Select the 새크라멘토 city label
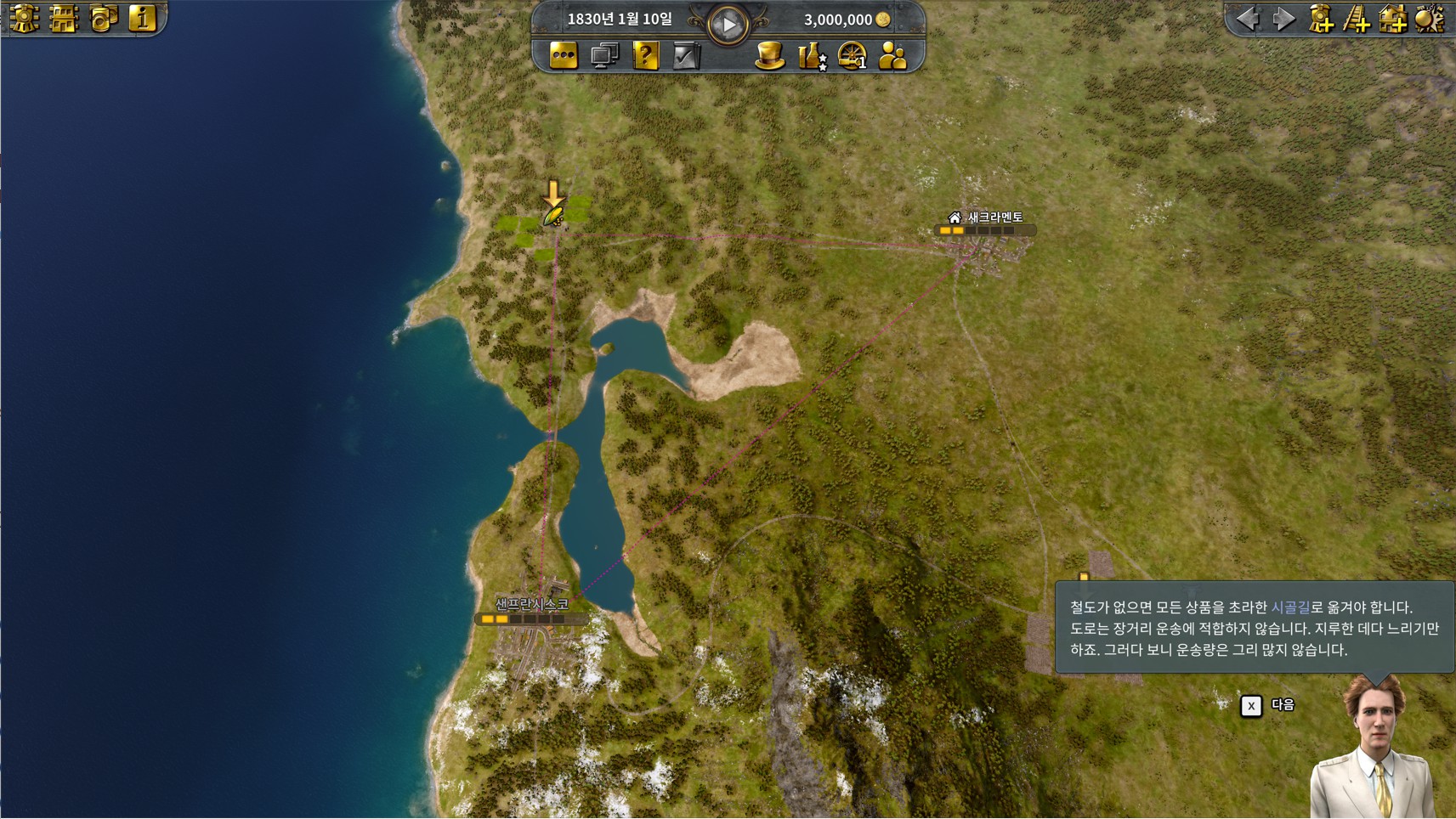This screenshot has height=819, width=1456. 994,217
